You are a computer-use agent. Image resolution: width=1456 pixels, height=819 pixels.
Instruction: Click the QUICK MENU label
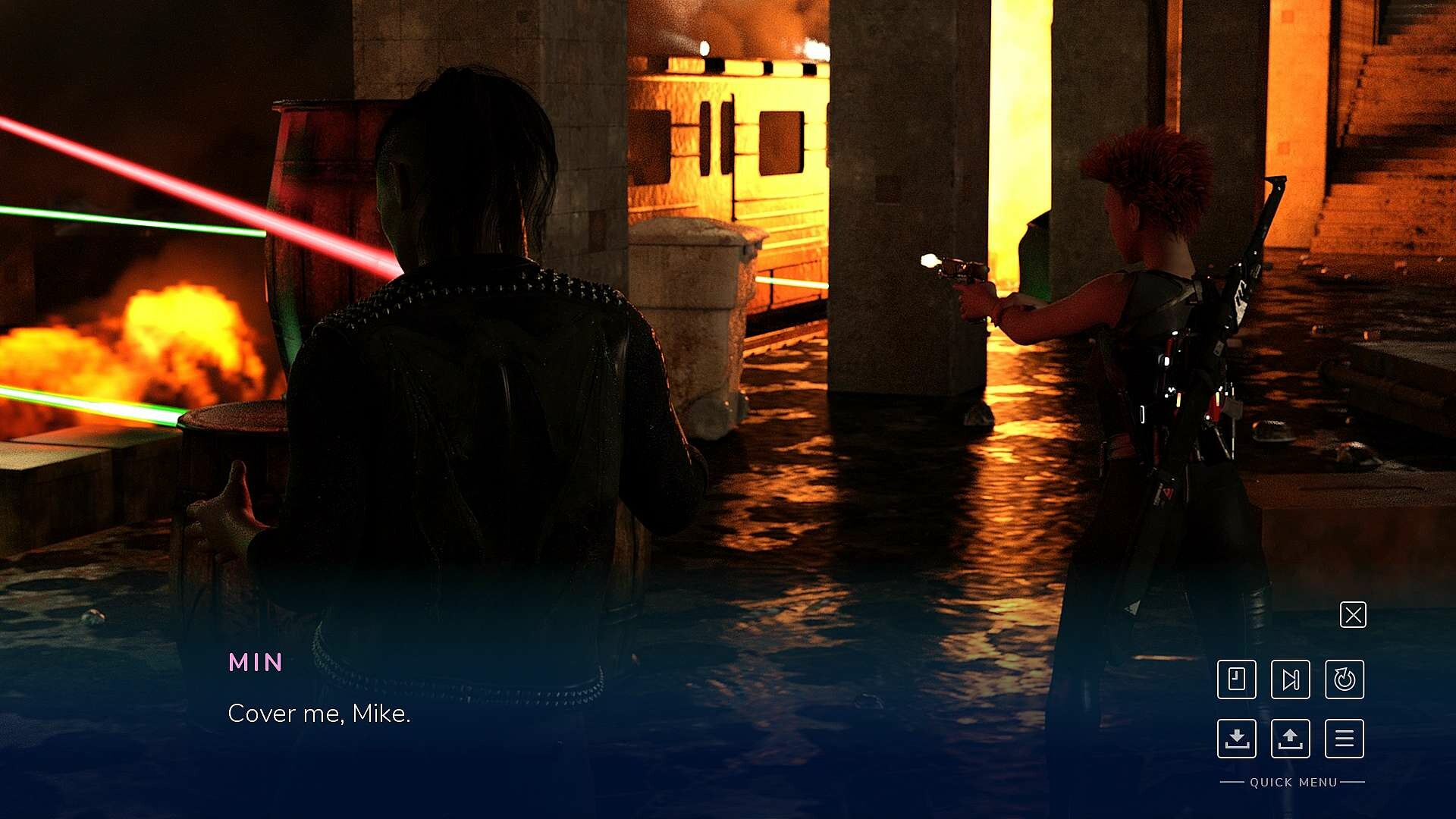tap(1292, 782)
